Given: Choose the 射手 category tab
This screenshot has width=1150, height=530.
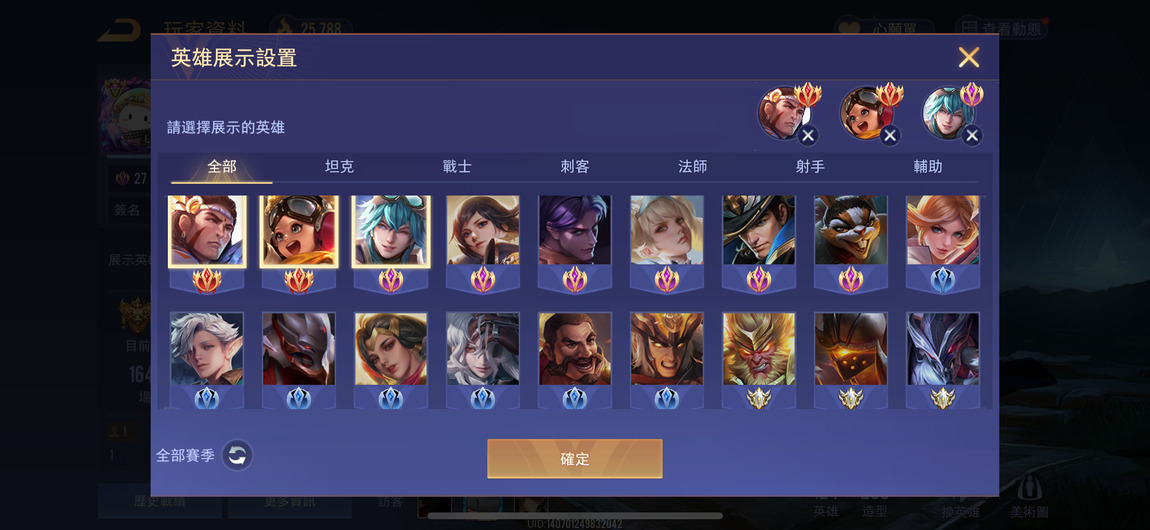Looking at the screenshot, I should (810, 167).
